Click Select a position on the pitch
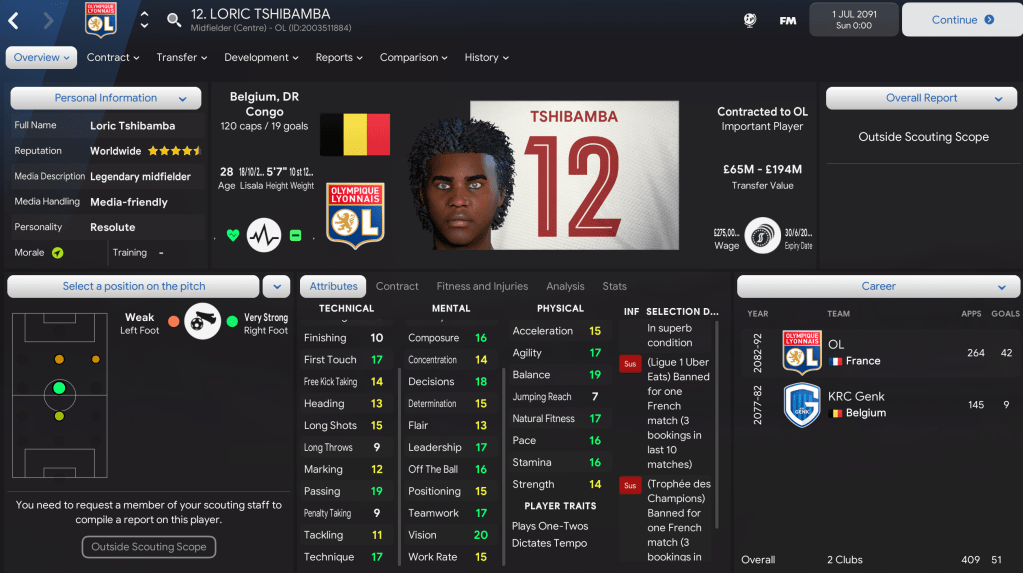Image resolution: width=1023 pixels, height=573 pixels. (134, 287)
